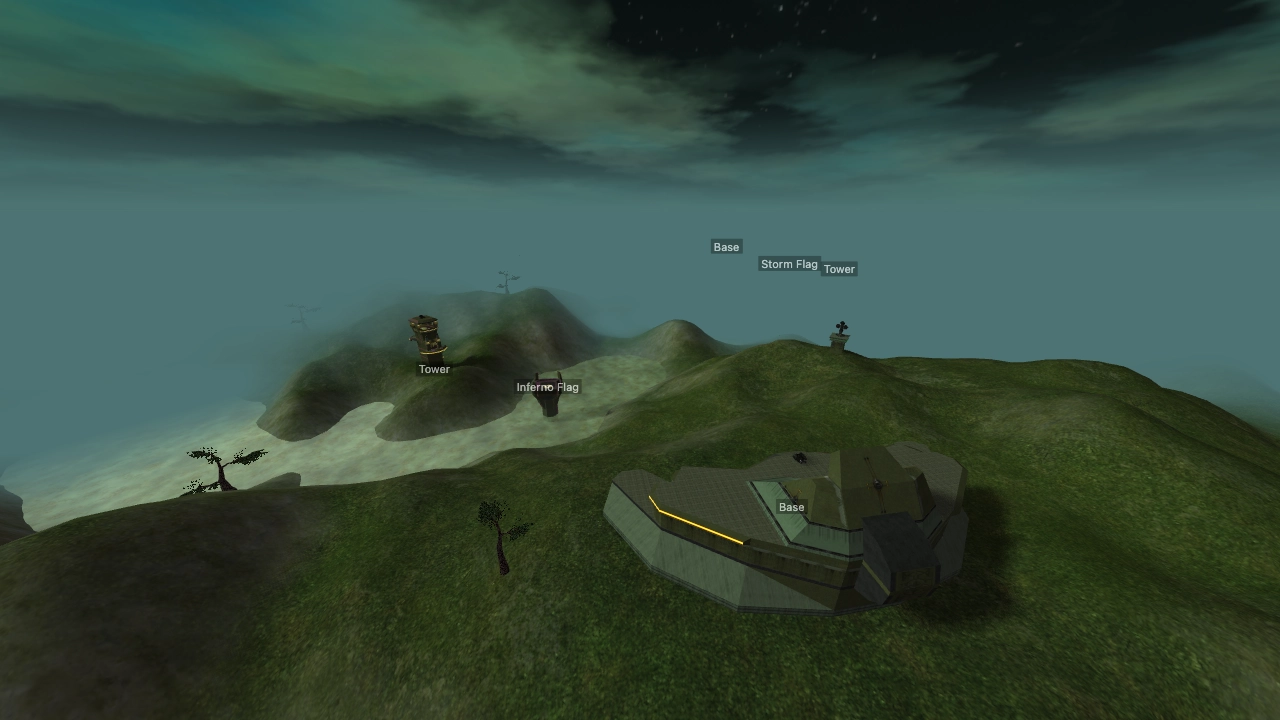The height and width of the screenshot is (720, 1280).
Task: Toggle the left 'Tower' waypoint label
Action: click(x=433, y=369)
